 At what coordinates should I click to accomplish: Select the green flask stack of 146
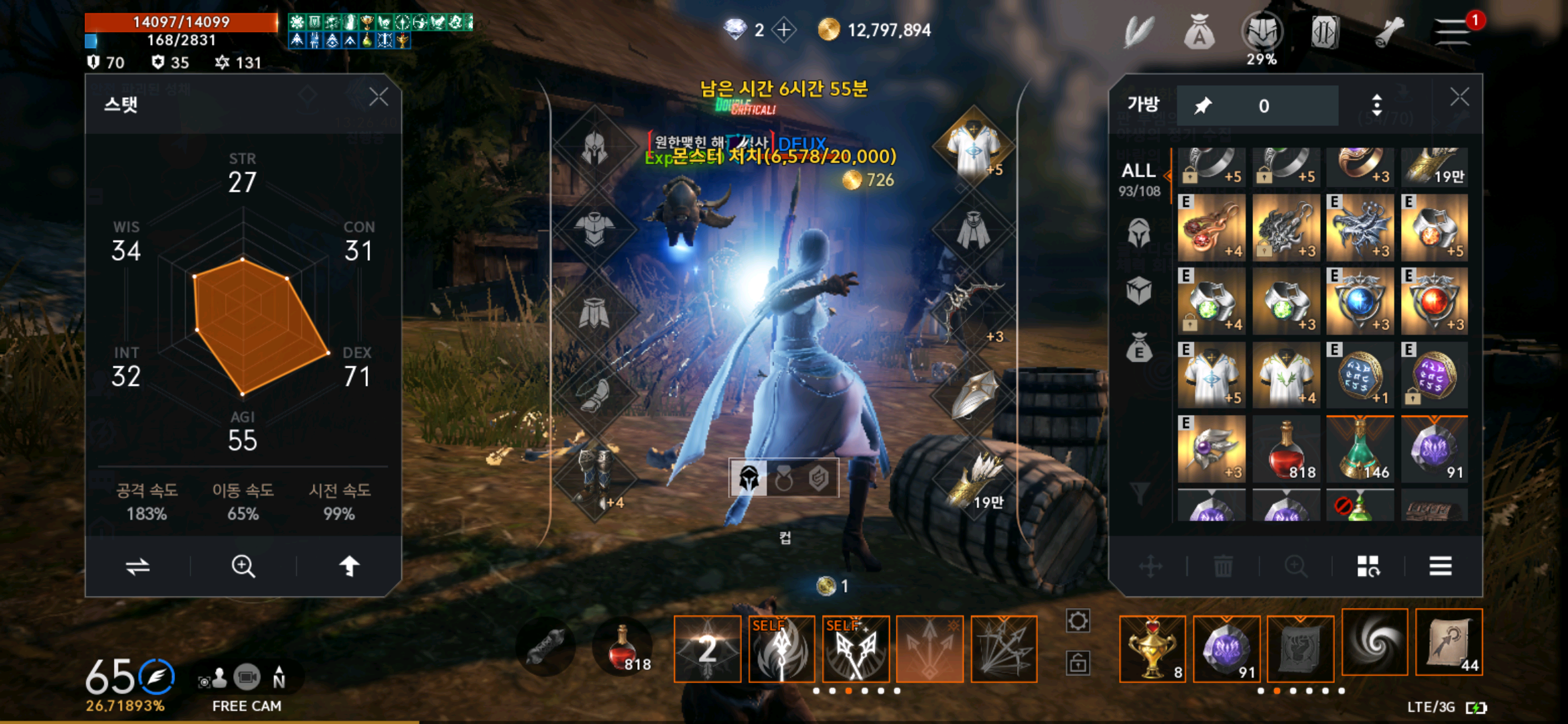click(1360, 449)
